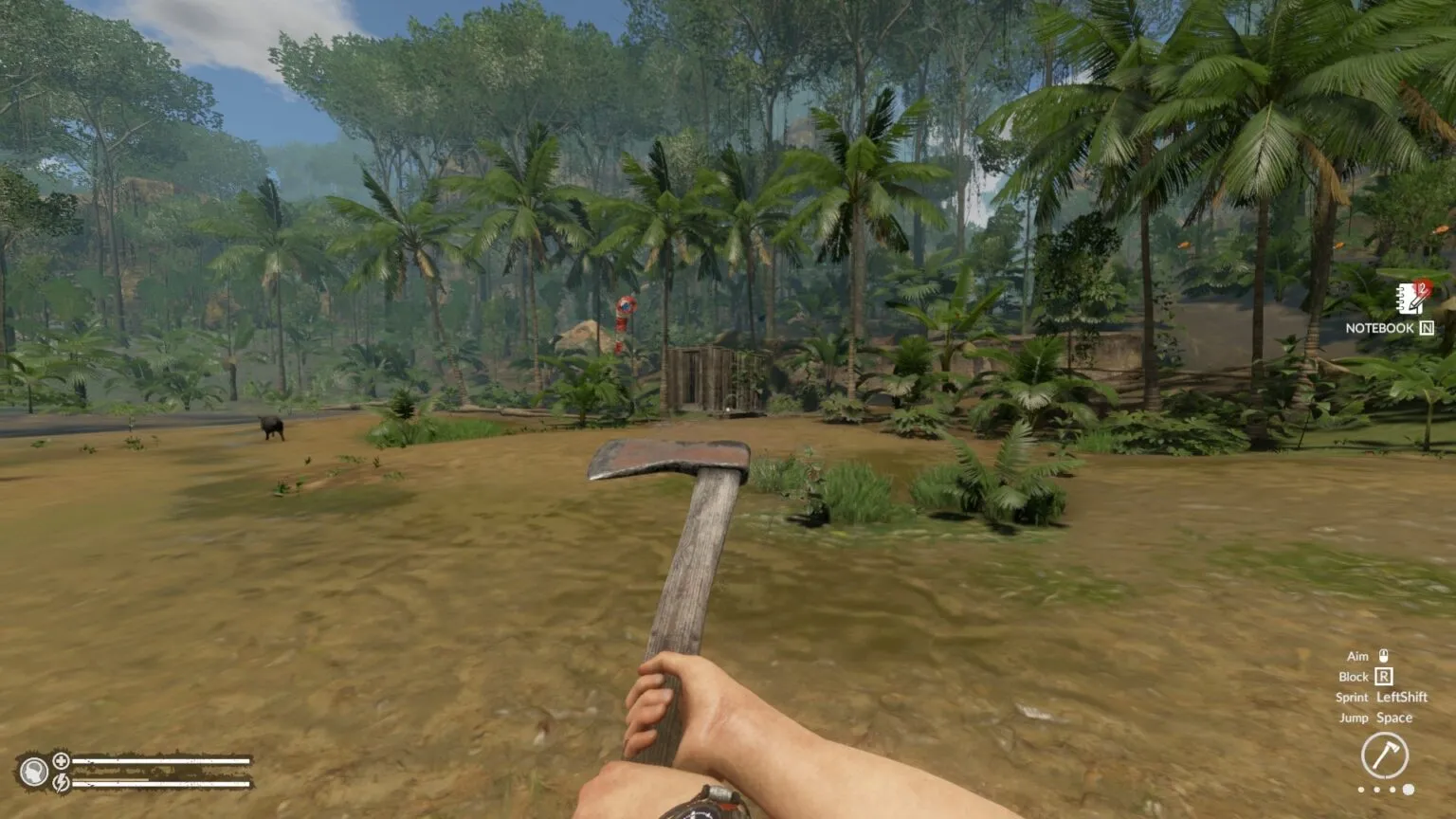
Task: Click the NOTEBOOK text label
Action: pyautogui.click(x=1380, y=327)
